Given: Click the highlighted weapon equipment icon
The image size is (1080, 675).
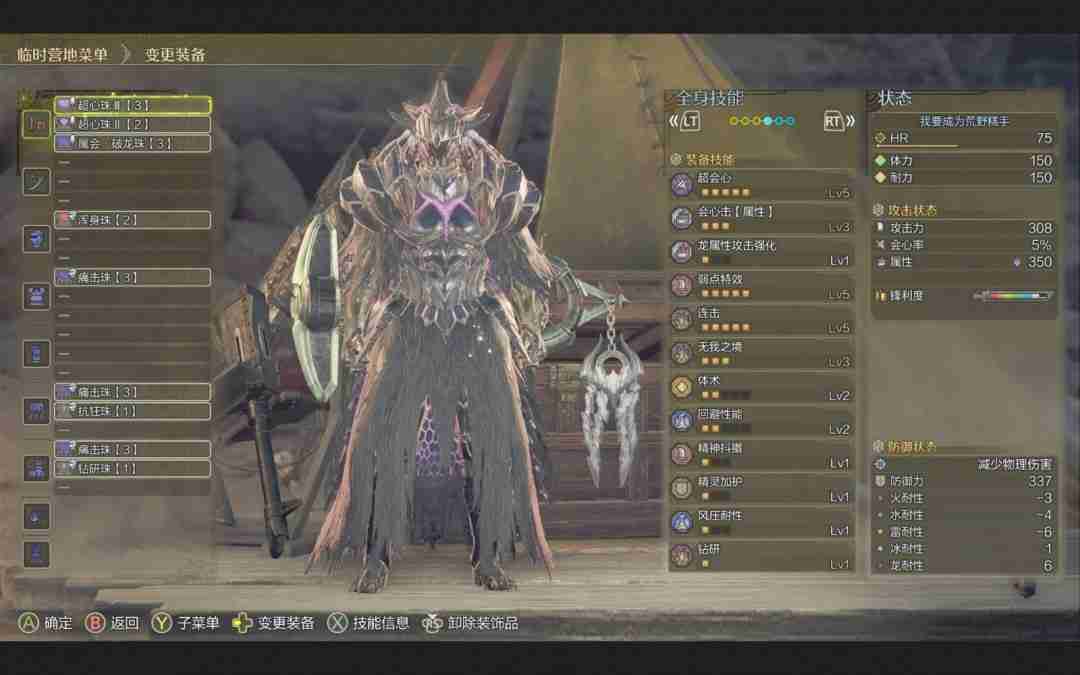Looking at the screenshot, I should 37,123.
